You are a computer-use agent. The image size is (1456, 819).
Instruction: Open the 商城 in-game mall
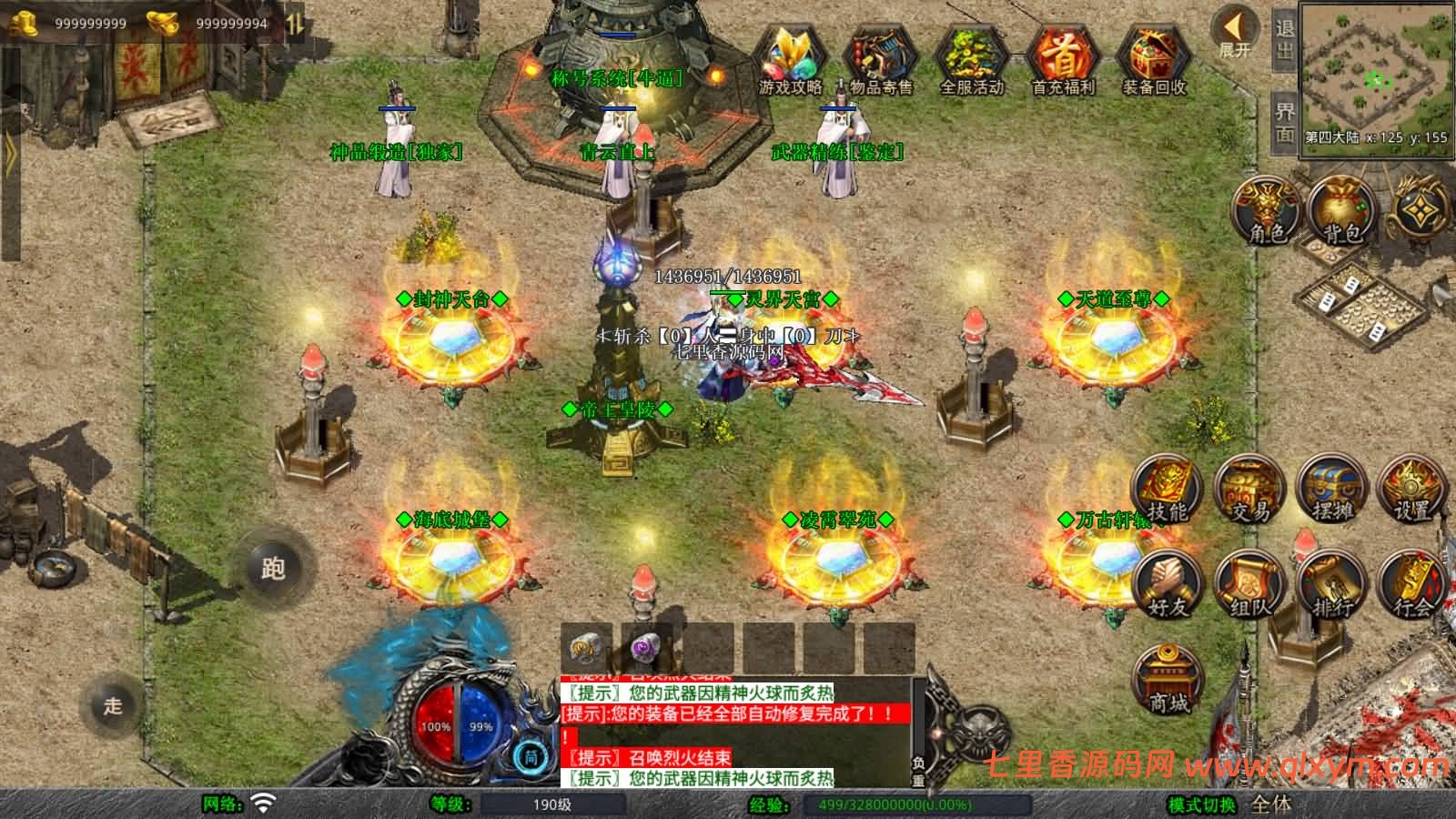coord(1168,678)
